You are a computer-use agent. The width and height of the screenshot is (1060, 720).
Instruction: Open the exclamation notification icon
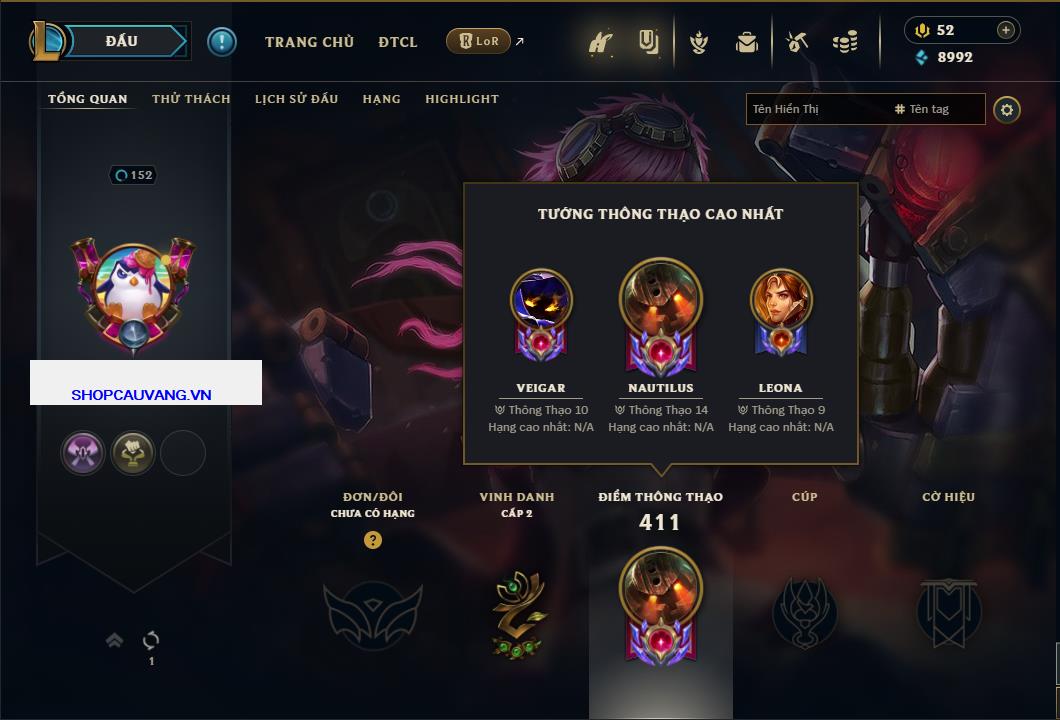[222, 42]
